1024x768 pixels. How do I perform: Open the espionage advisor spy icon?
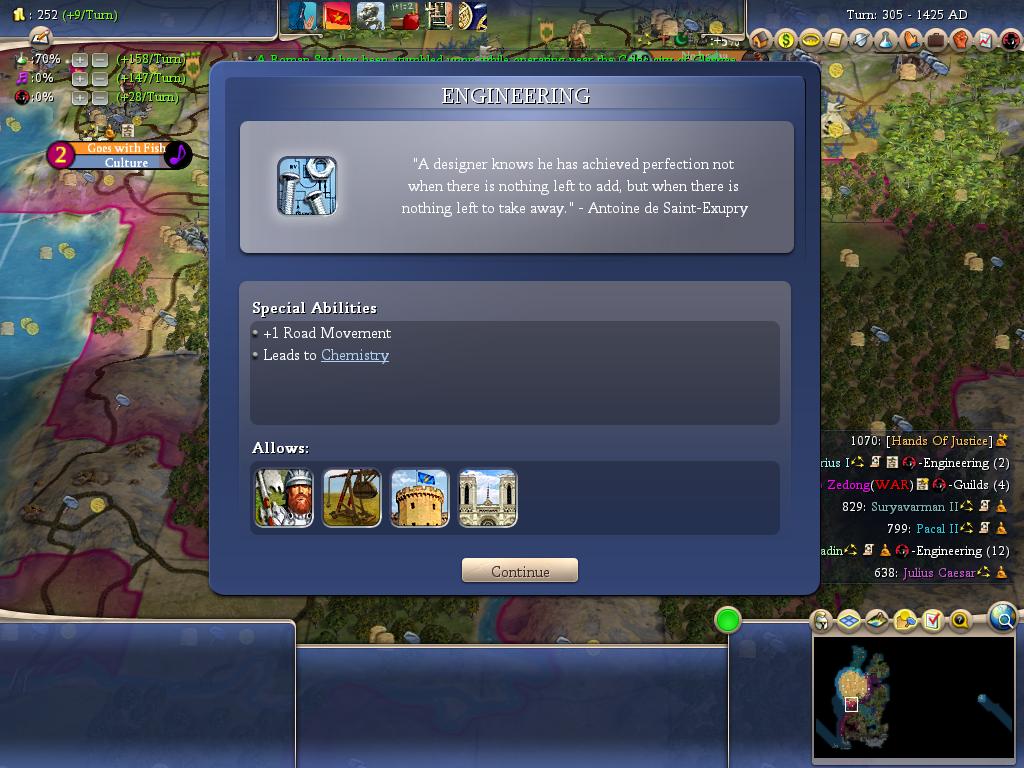point(1011,40)
